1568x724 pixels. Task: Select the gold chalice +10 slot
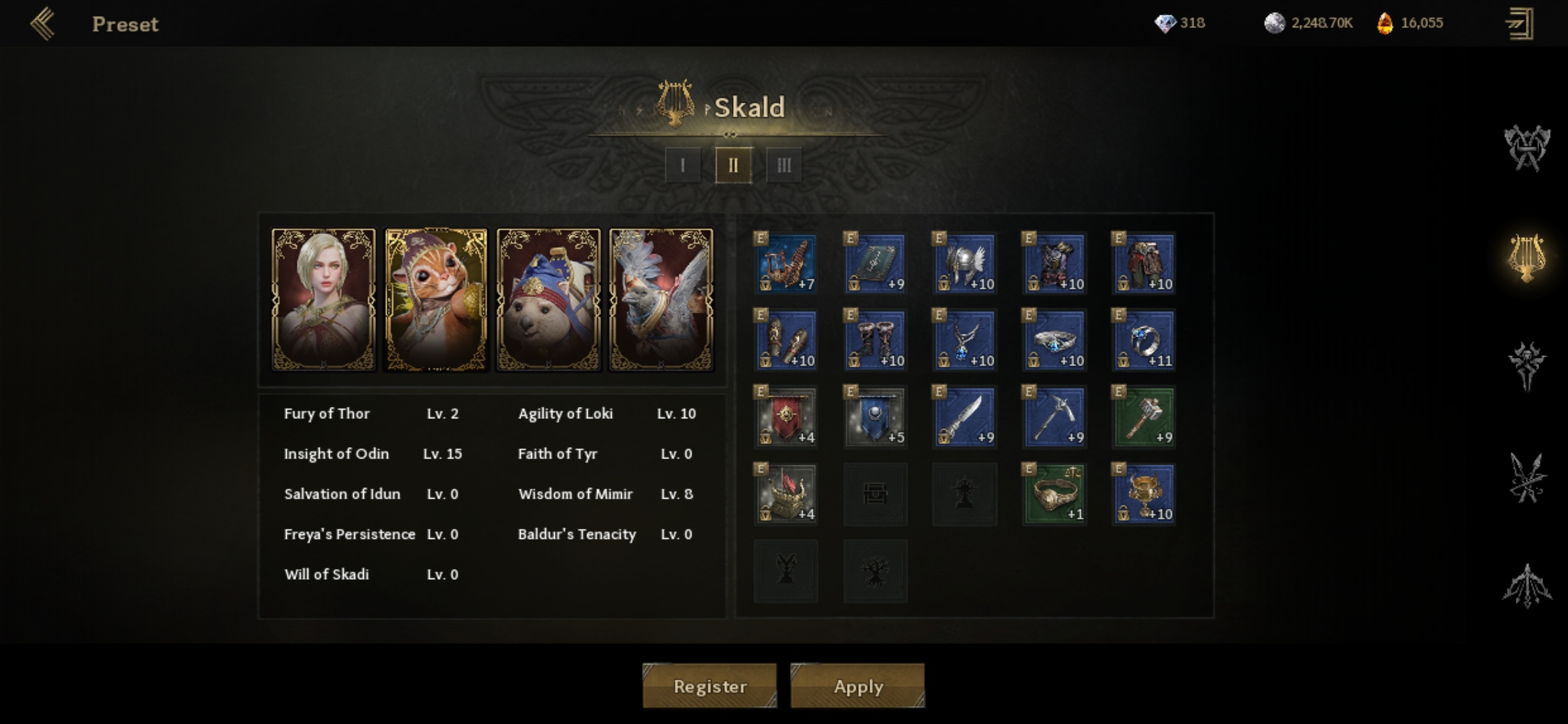1144,494
